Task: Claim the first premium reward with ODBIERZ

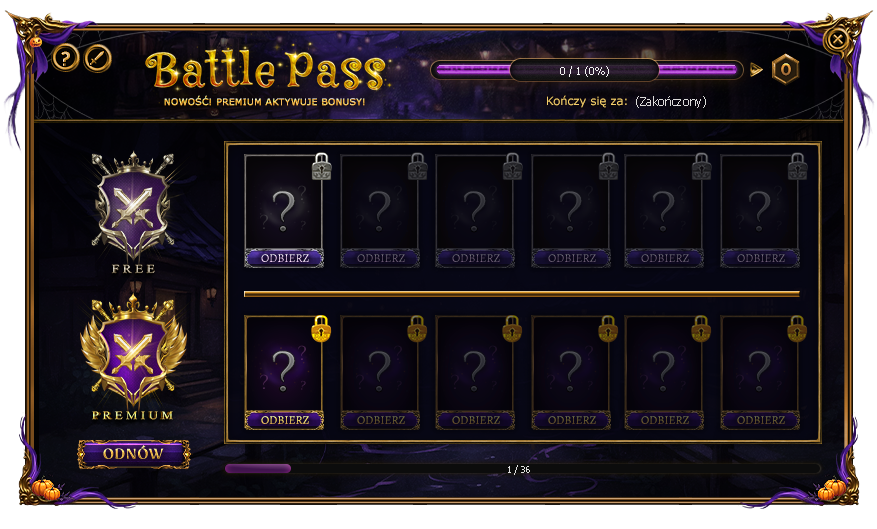Action: pos(284,420)
